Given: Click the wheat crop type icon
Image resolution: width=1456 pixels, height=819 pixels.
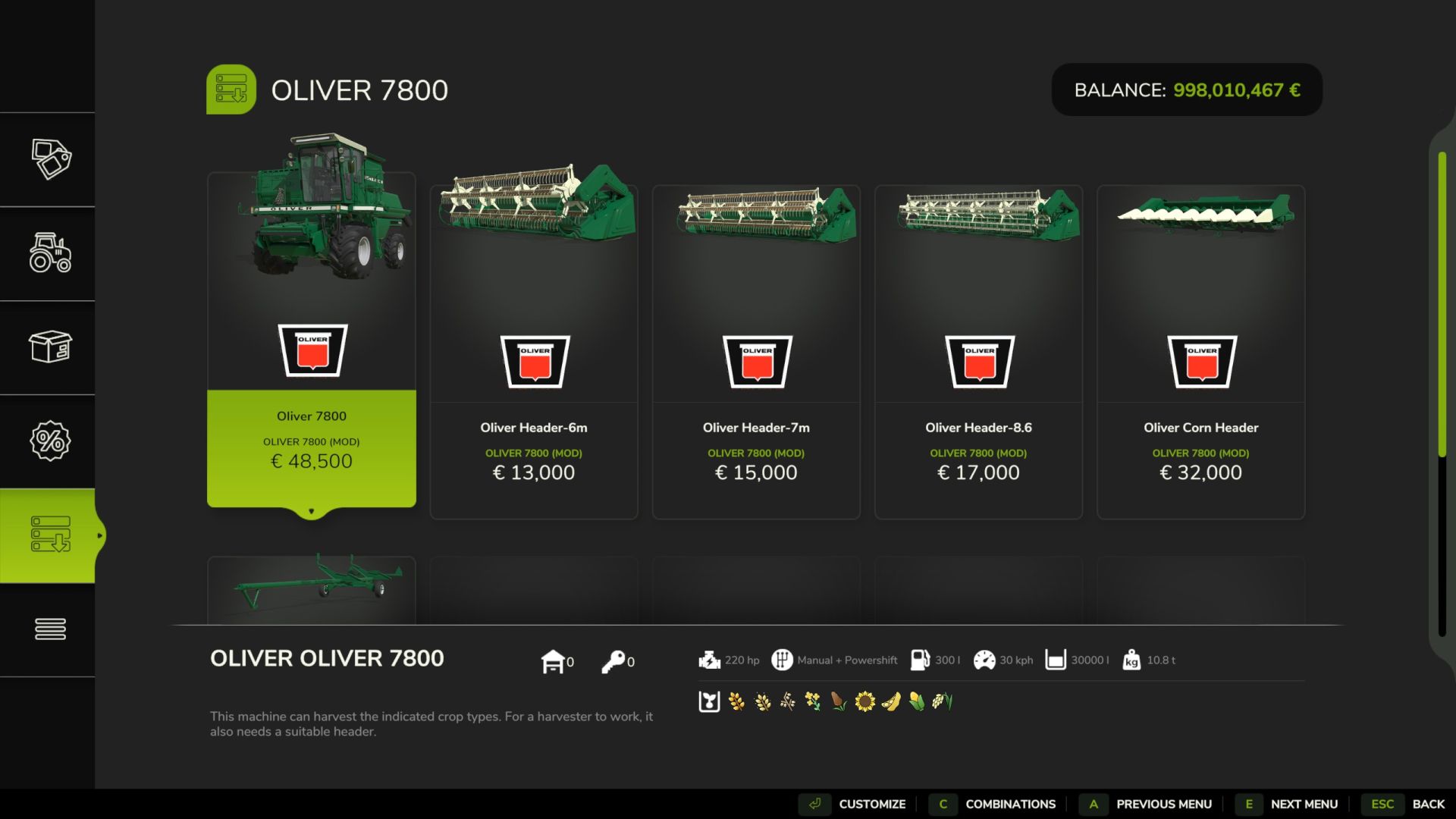Looking at the screenshot, I should (736, 701).
